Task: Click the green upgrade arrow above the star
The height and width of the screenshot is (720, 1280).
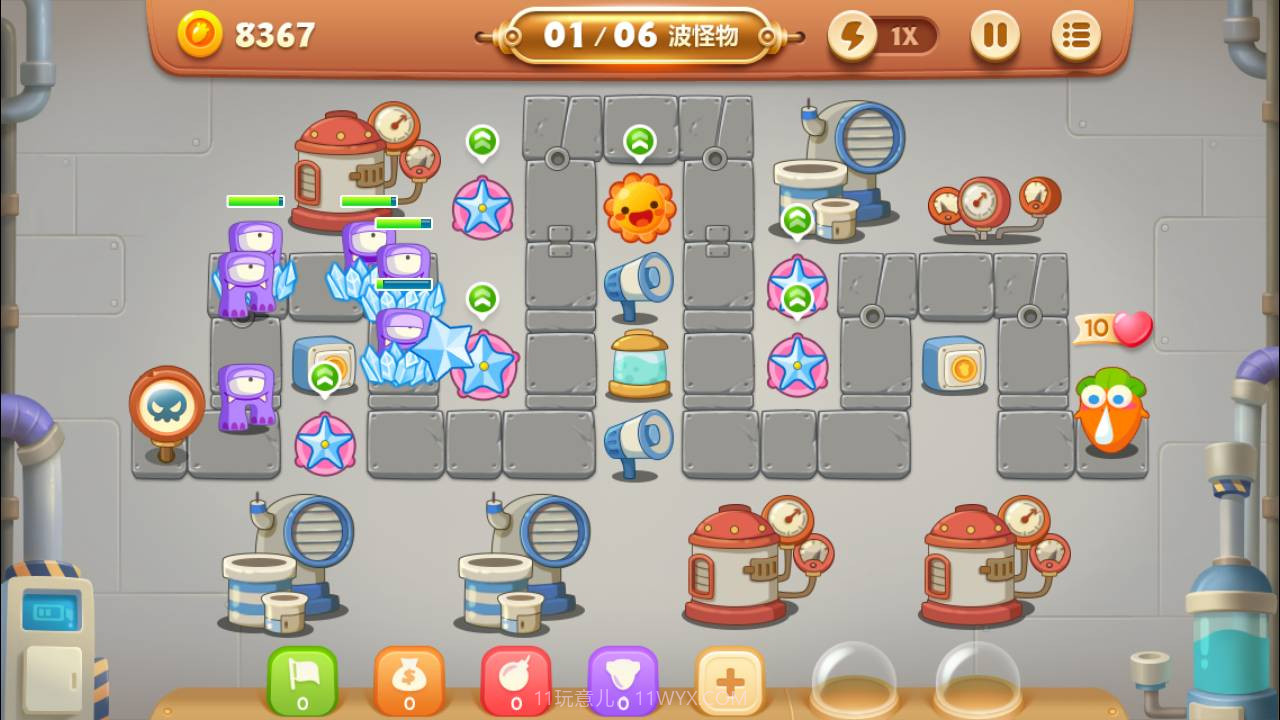Action: tap(481, 142)
